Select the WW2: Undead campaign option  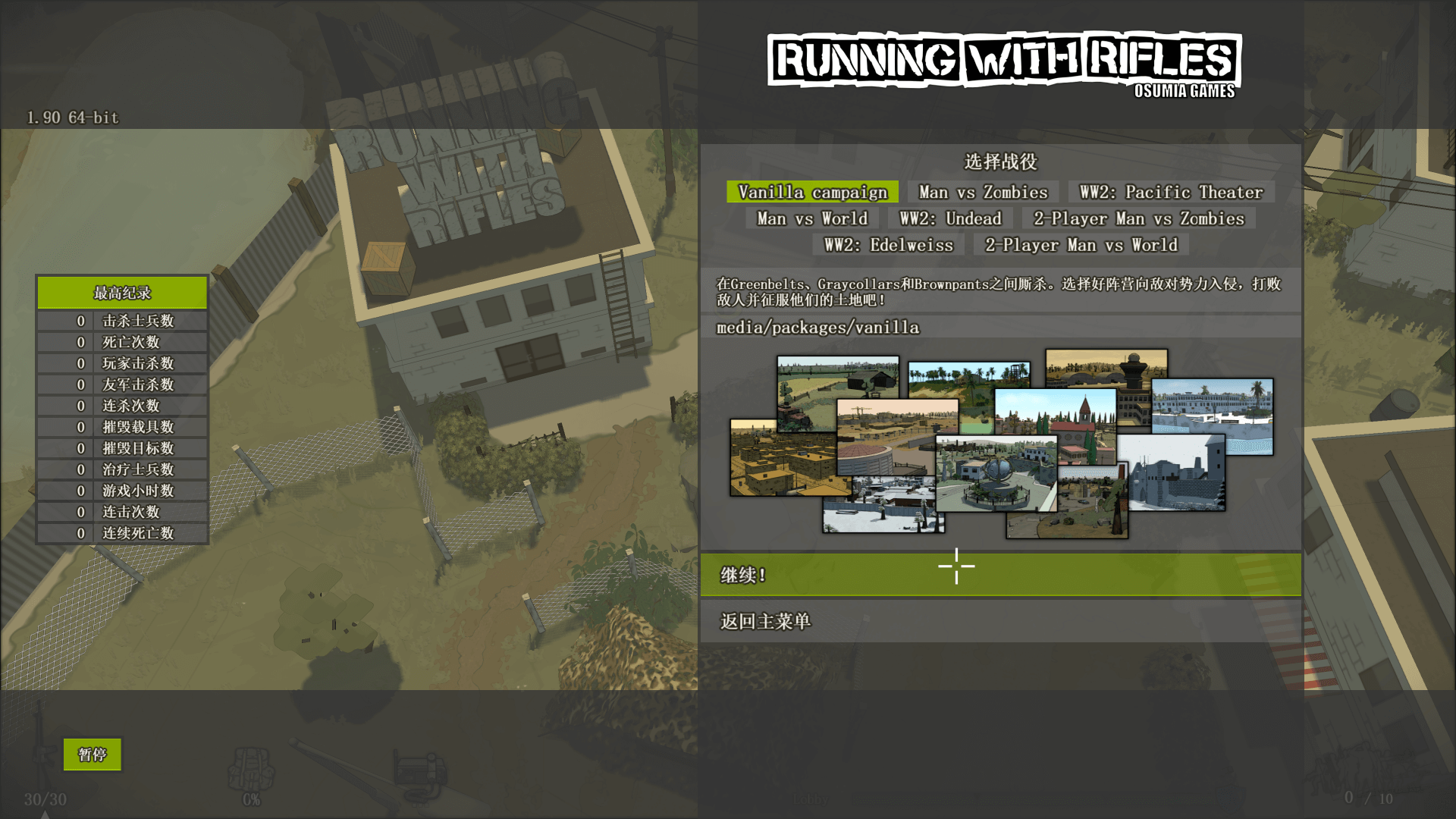950,218
